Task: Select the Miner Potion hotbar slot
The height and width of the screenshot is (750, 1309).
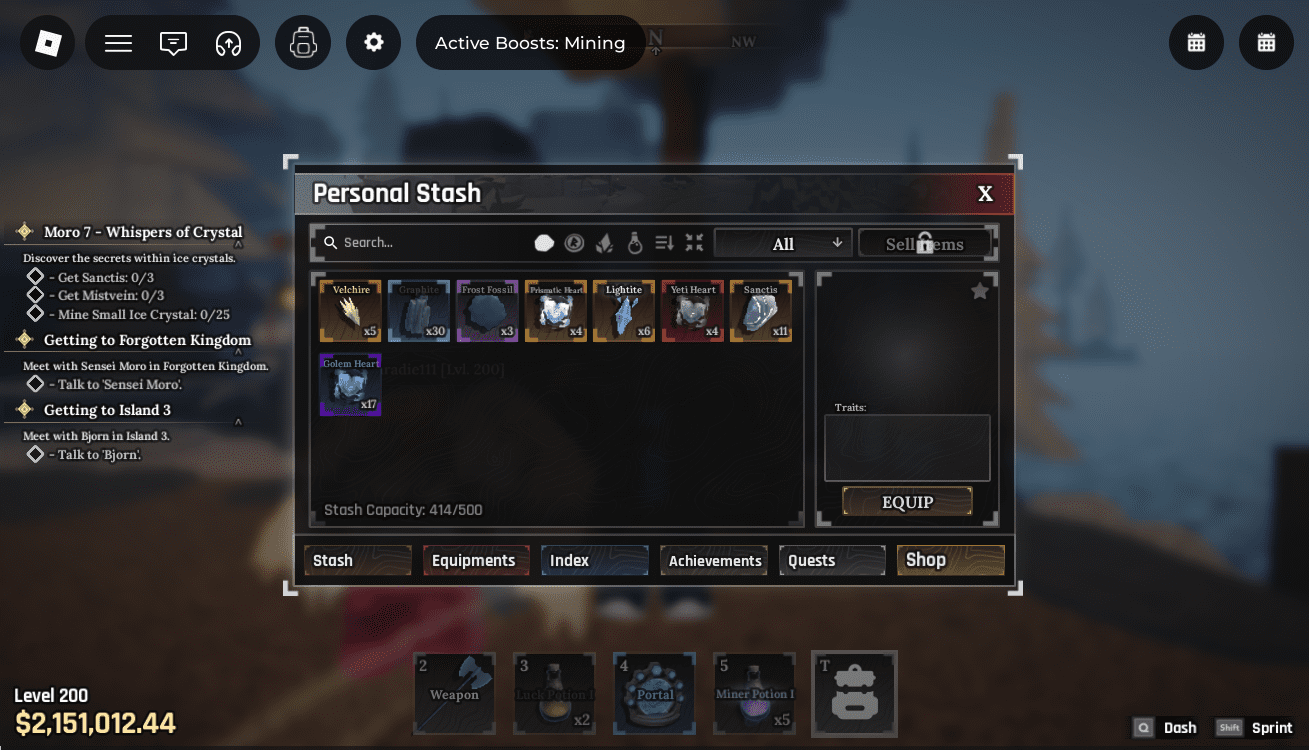Action: 755,692
